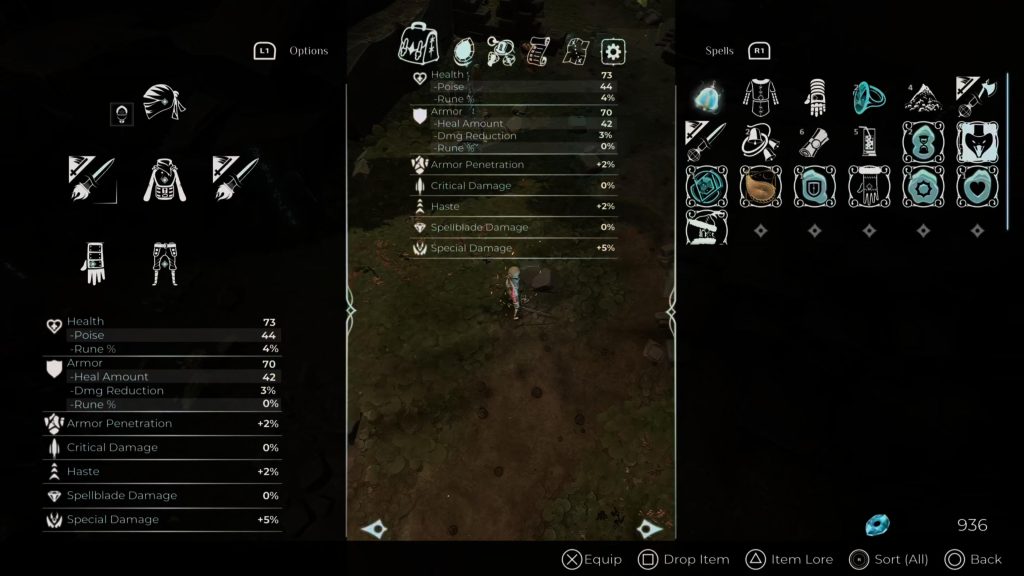Select the equipped head wrap helmet

coord(164,103)
